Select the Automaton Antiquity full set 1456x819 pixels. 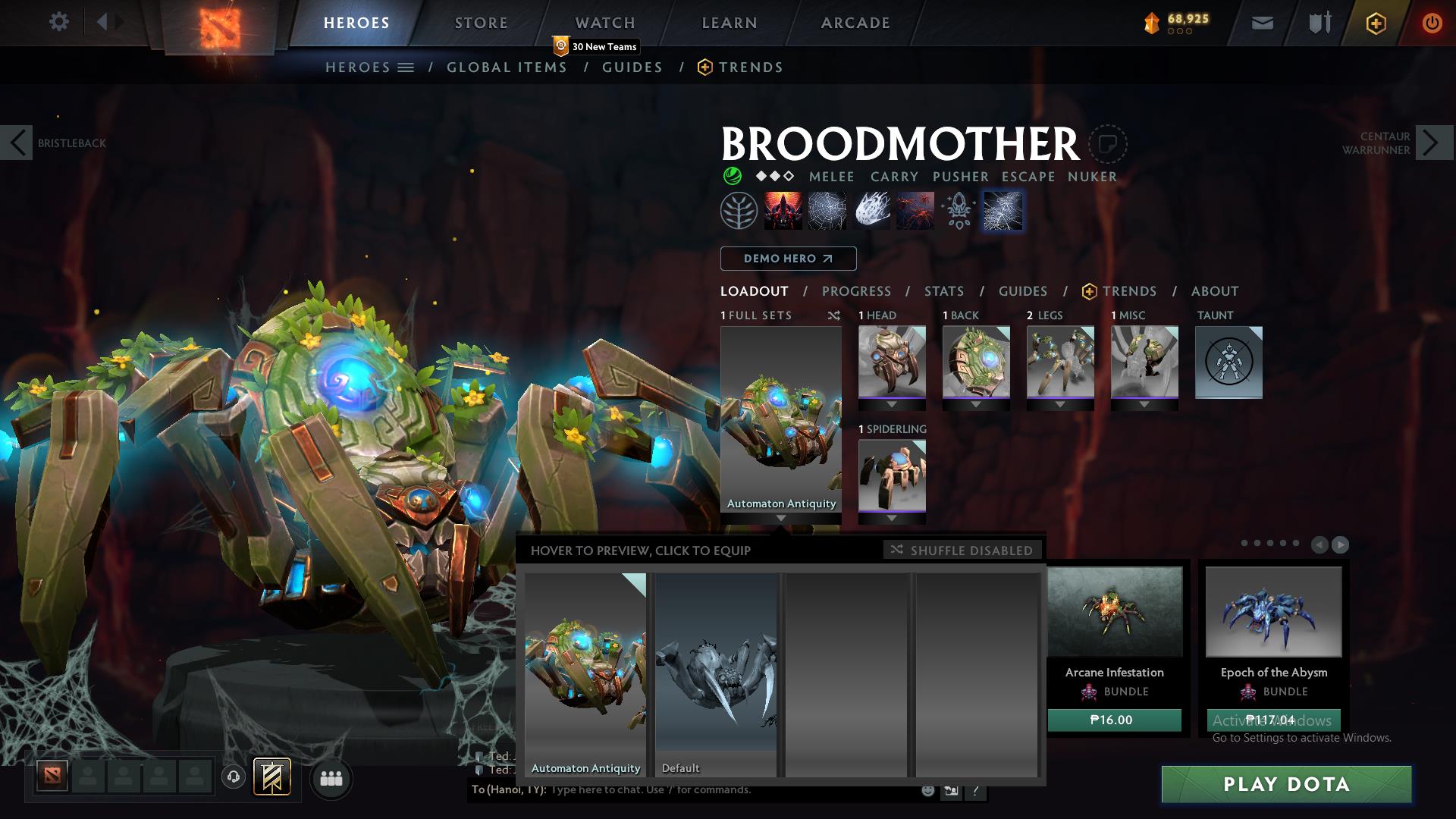pos(584,675)
